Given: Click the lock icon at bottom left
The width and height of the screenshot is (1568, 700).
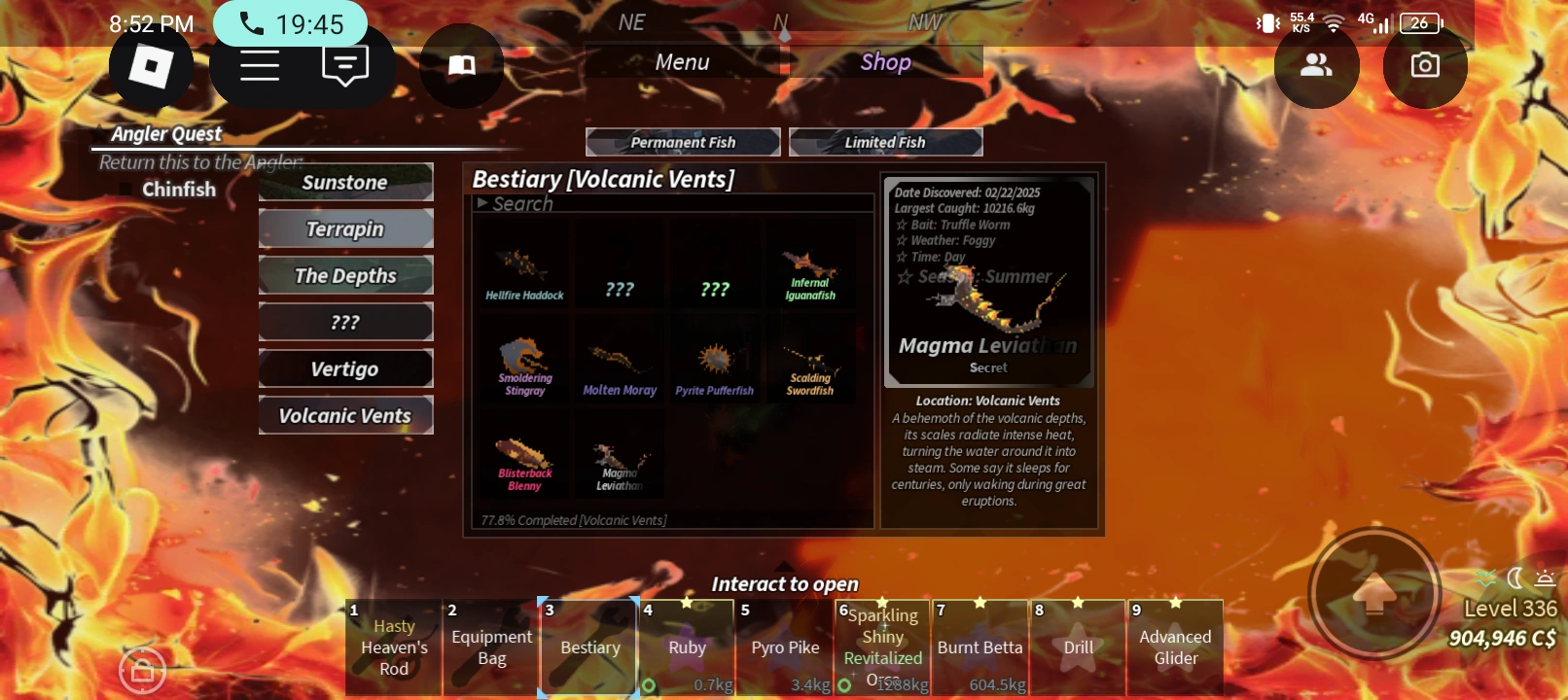Looking at the screenshot, I should click(143, 670).
